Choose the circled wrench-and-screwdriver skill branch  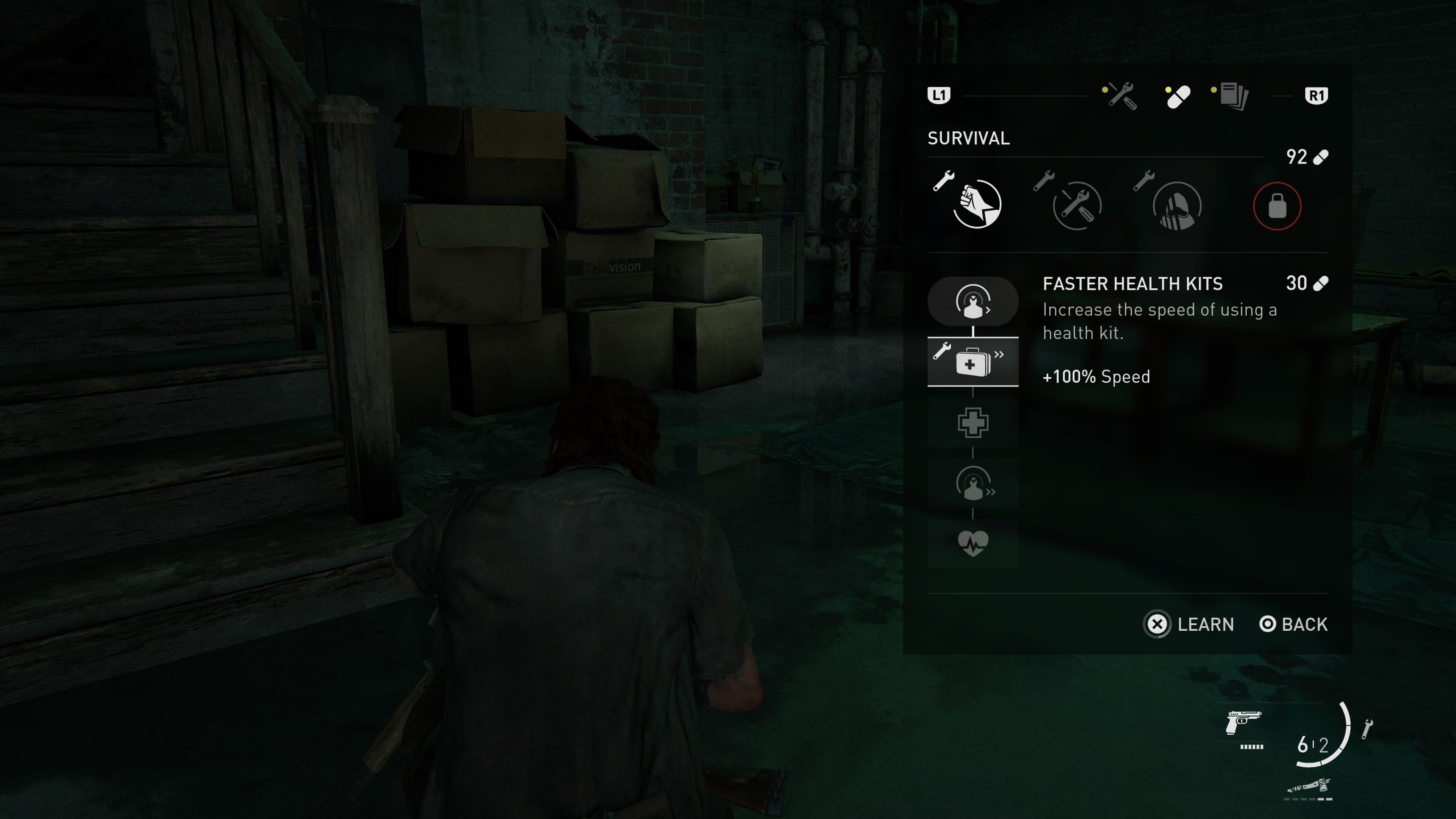click(1077, 205)
